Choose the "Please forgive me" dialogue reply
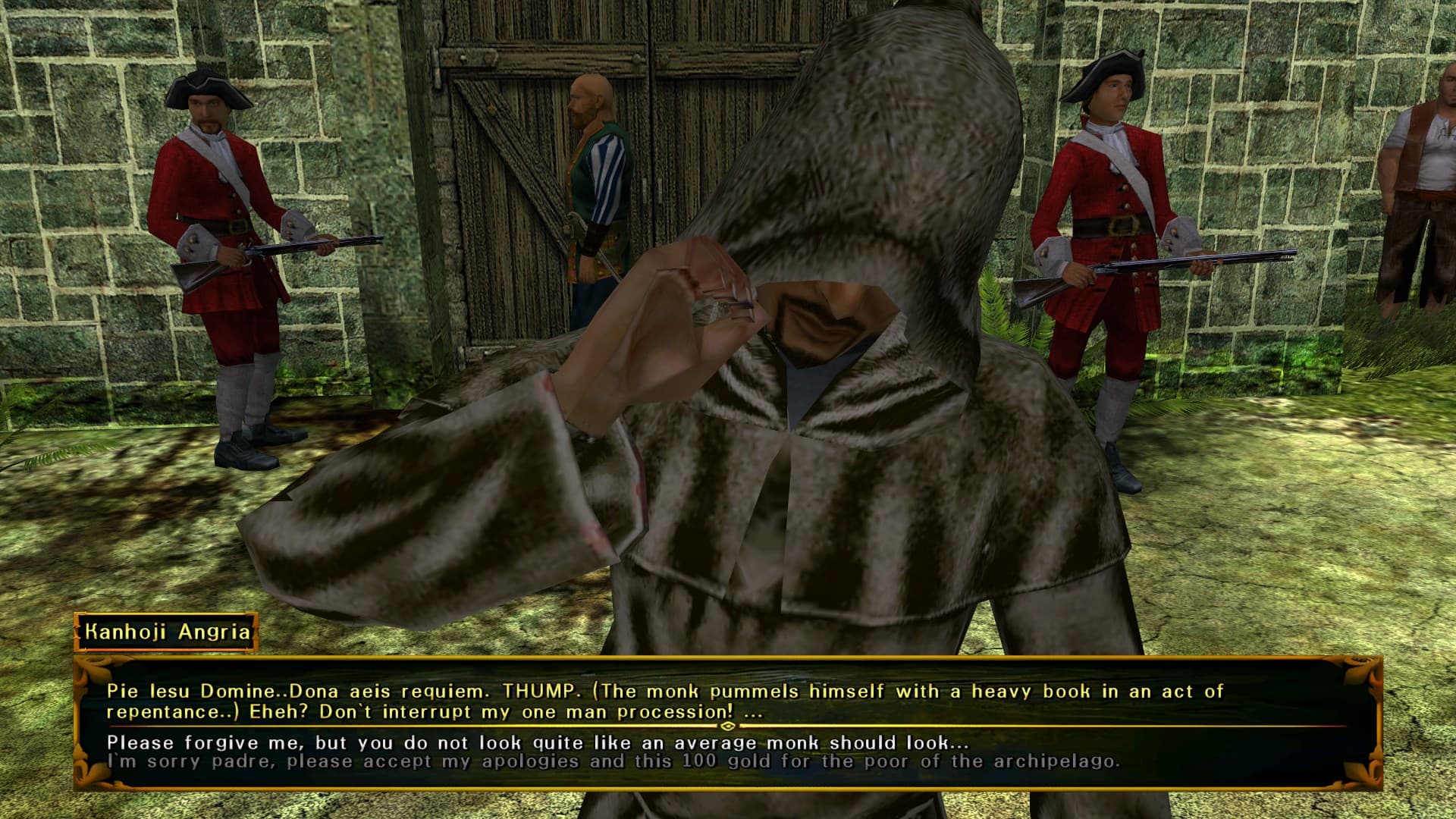1456x819 pixels. pyautogui.click(x=537, y=742)
